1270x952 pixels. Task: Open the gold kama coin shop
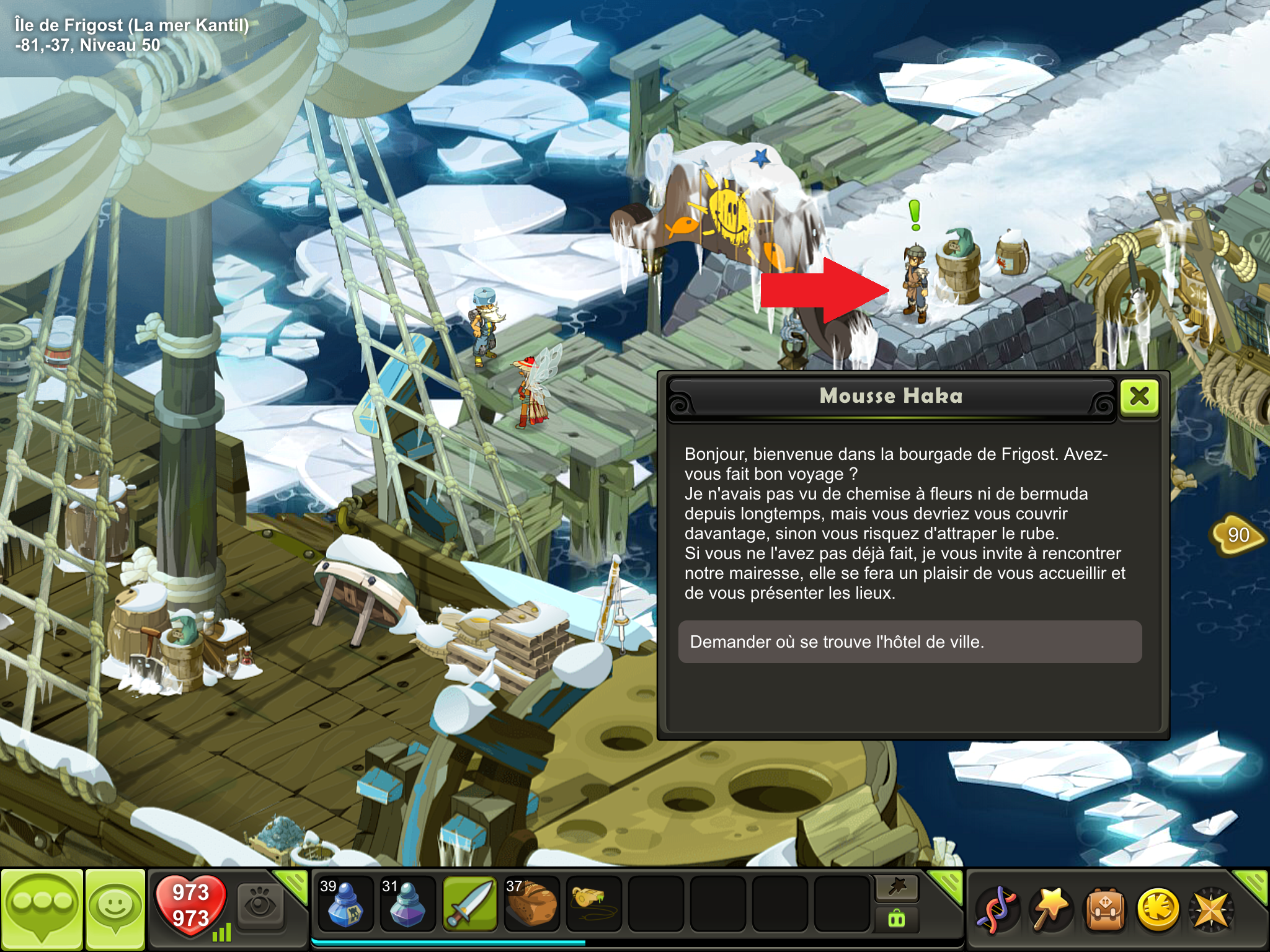[1158, 909]
